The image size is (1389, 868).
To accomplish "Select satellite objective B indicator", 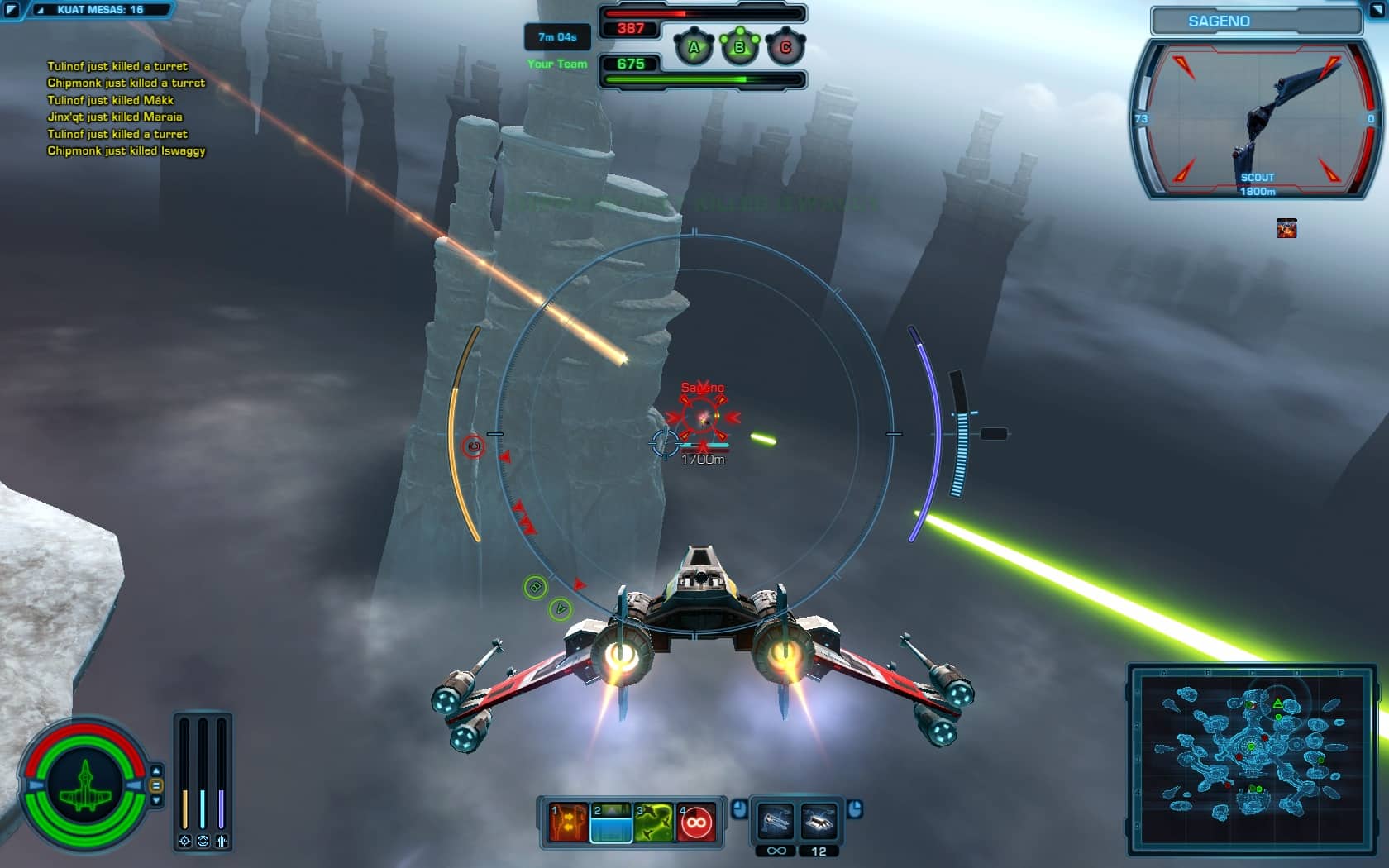I will 739,48.
